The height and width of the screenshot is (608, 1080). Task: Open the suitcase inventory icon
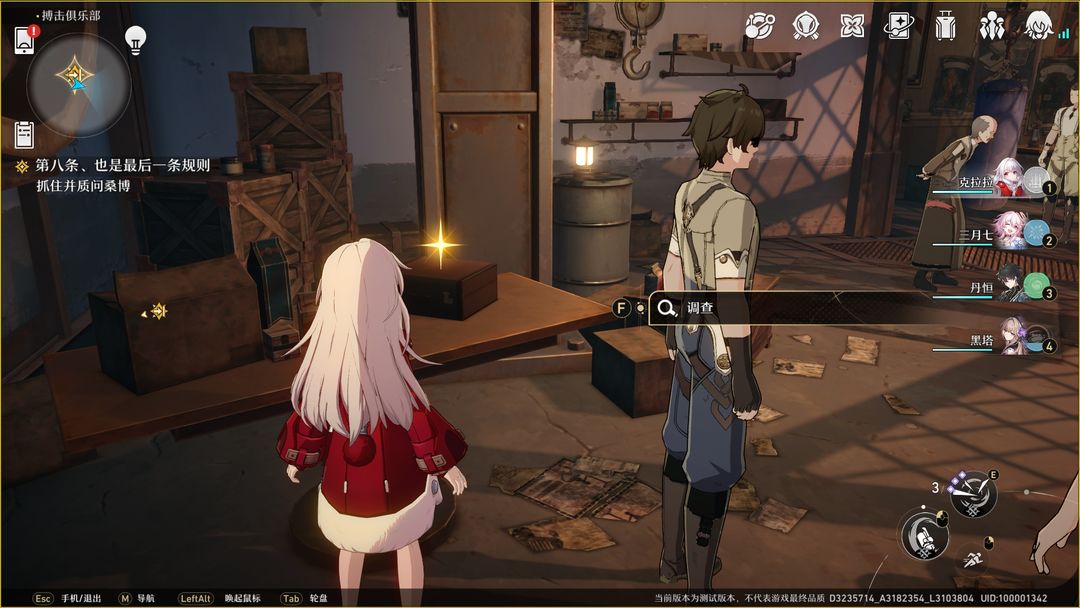click(x=945, y=25)
